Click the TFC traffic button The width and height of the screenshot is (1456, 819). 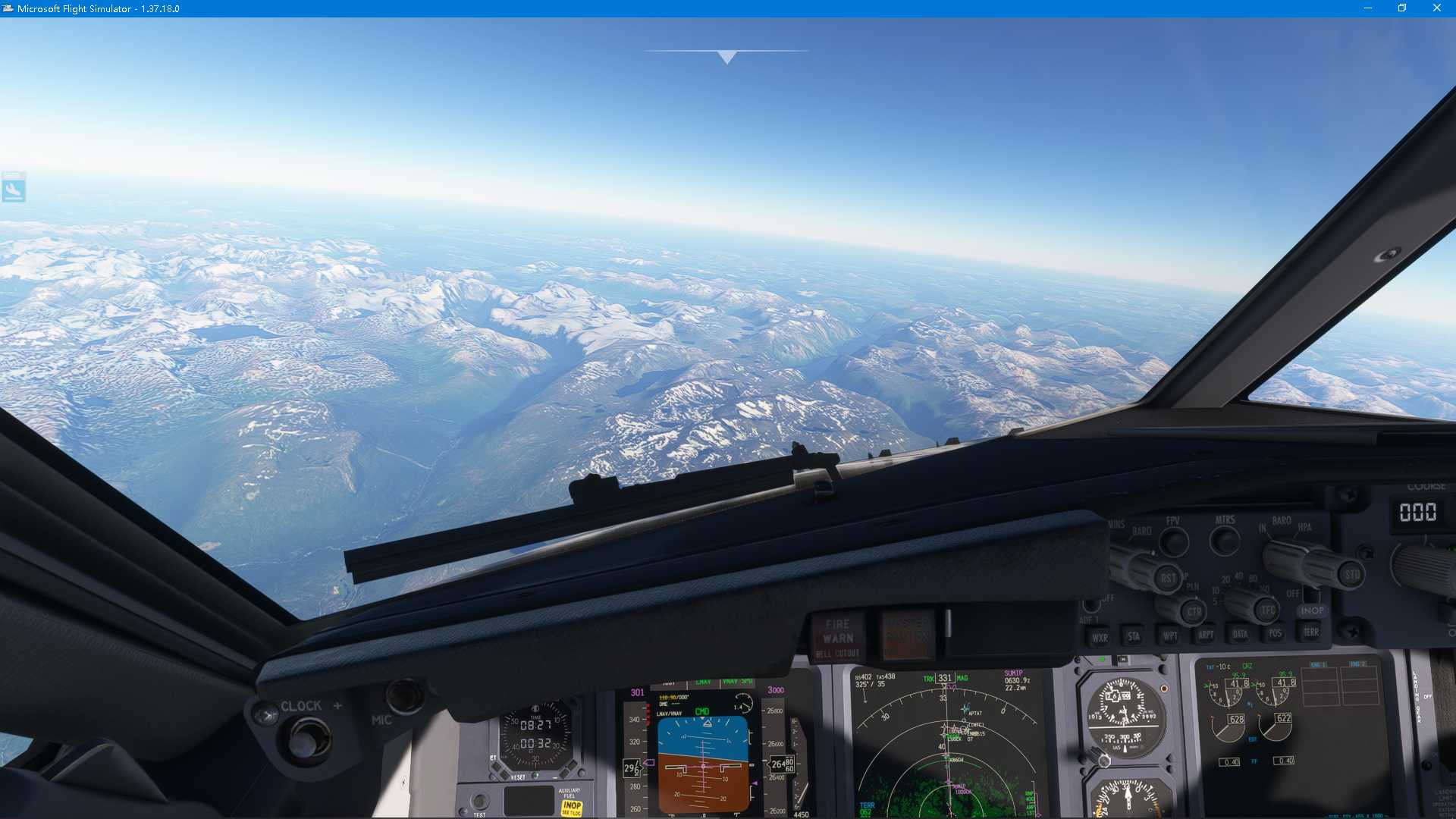tap(1268, 609)
